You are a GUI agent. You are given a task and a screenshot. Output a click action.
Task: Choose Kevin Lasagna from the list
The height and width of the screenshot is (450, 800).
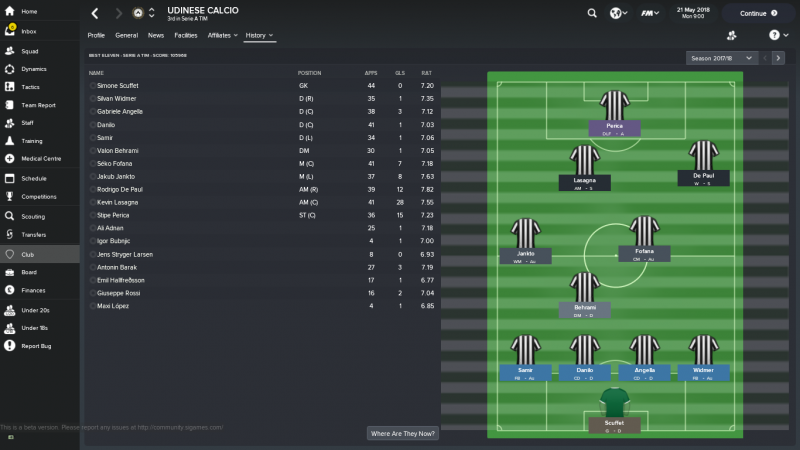[x=120, y=202]
